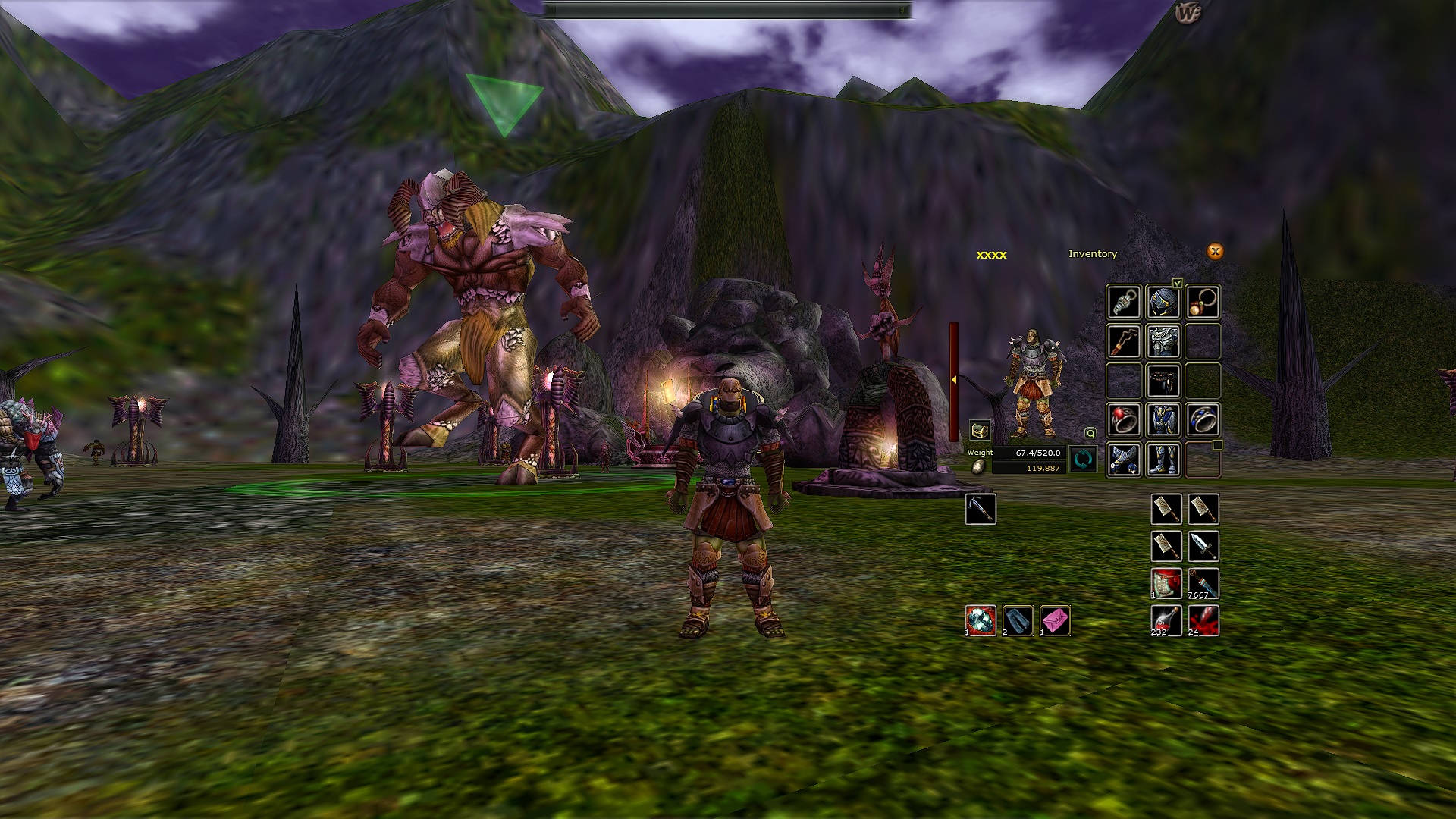Choose the equipped belt slot
Screen dimensions: 1456x819
pos(1163,381)
